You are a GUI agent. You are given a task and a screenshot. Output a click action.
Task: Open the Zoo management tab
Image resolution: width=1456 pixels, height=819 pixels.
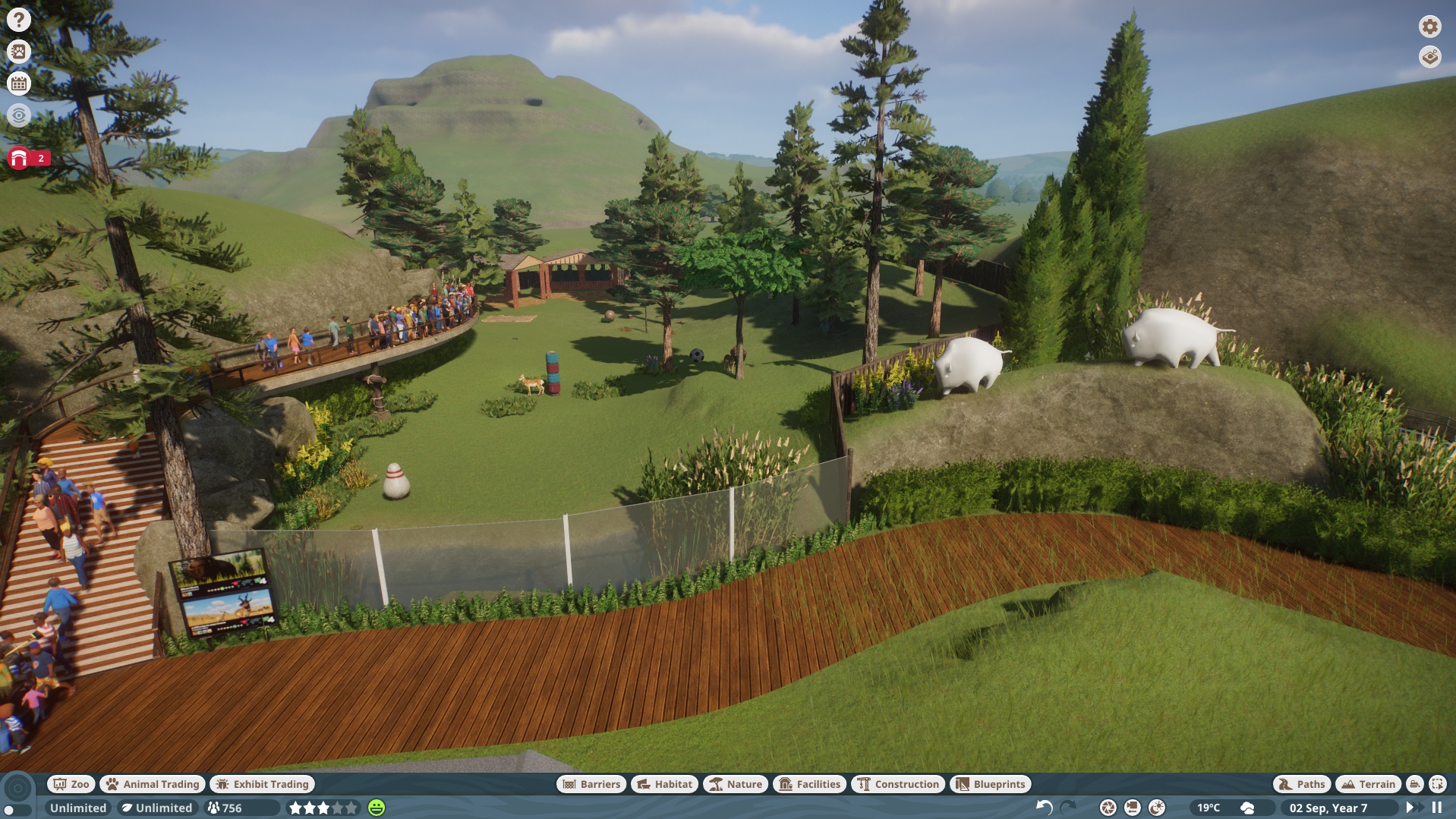point(71,784)
